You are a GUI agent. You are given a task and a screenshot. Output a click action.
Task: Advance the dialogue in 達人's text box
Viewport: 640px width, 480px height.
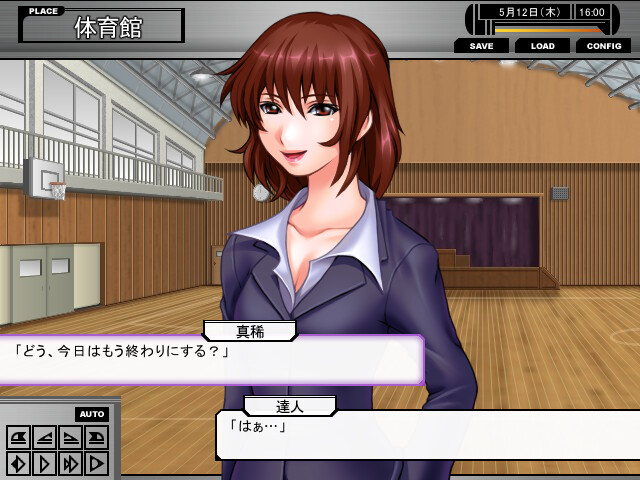[x=430, y=434]
